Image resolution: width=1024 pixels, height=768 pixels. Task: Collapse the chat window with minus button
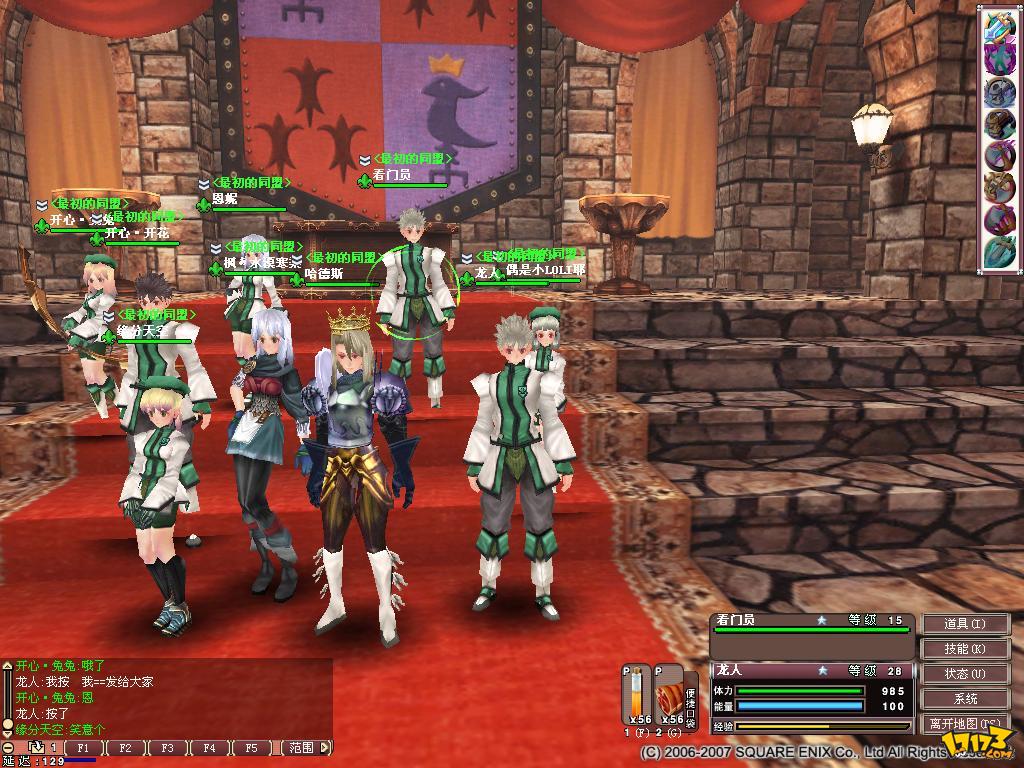(8, 748)
